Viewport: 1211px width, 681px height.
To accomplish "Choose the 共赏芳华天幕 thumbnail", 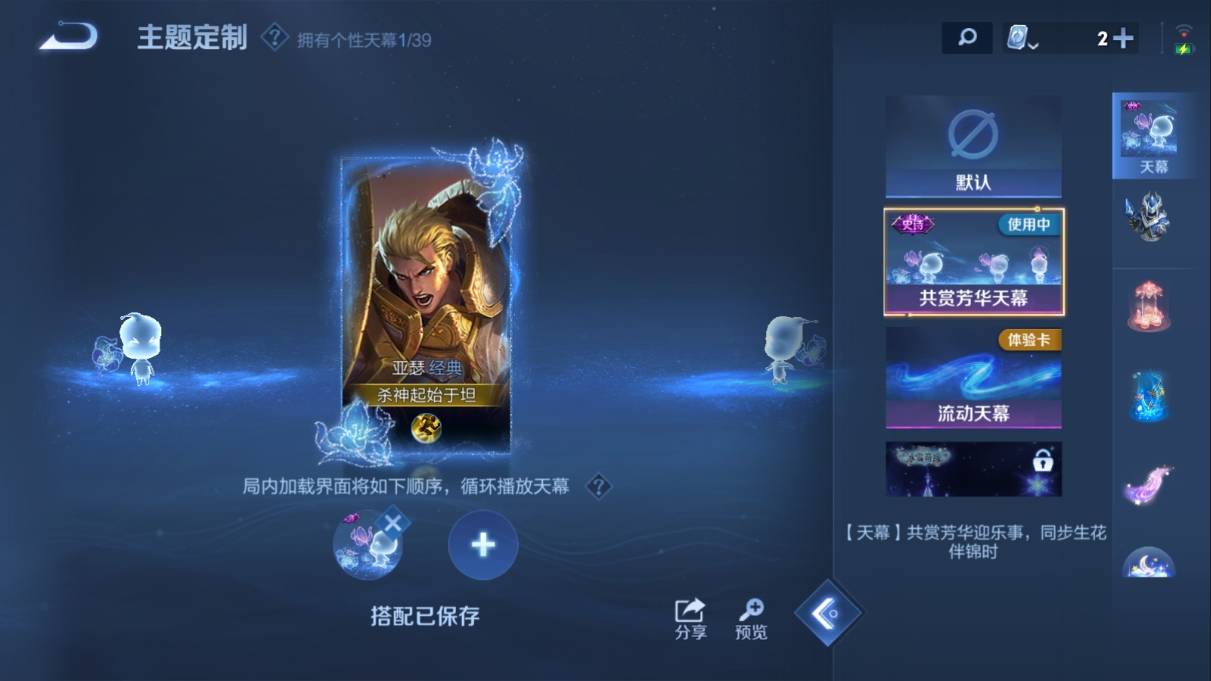I will click(973, 262).
